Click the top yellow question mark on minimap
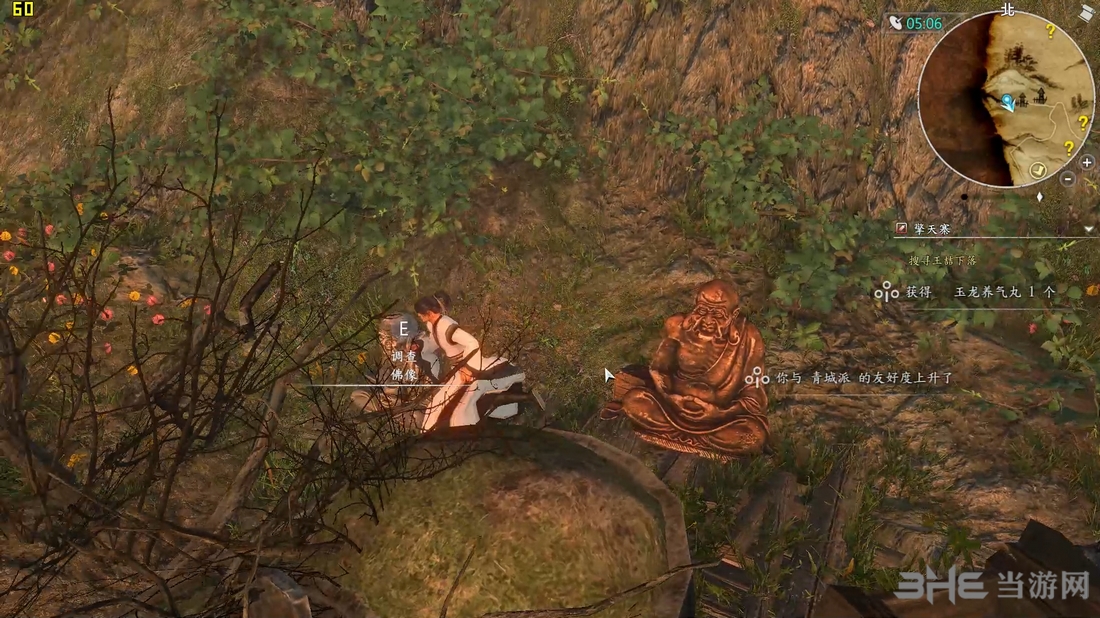The image size is (1100, 618). tap(1050, 31)
